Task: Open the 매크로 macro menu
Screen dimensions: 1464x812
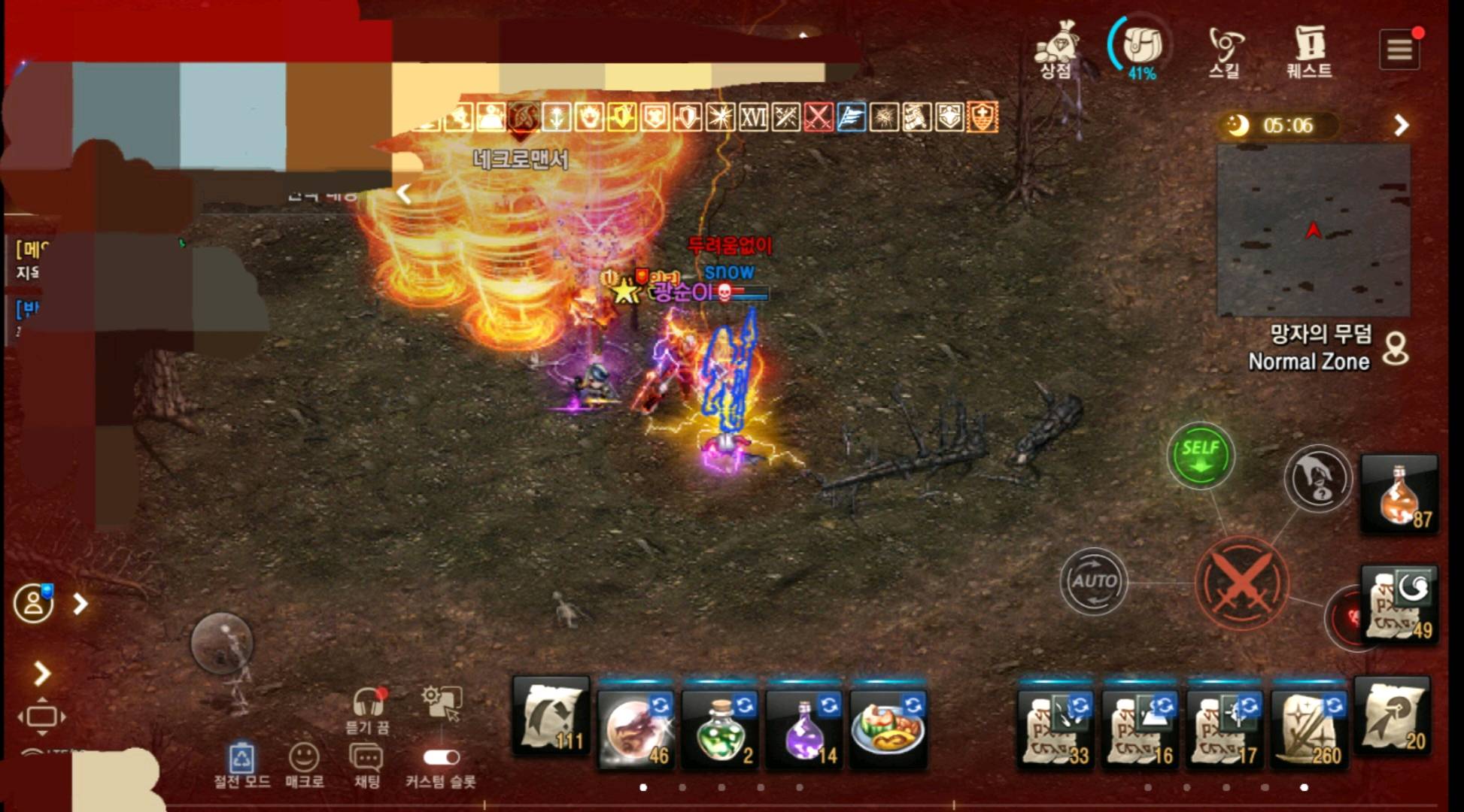Action: [304, 758]
